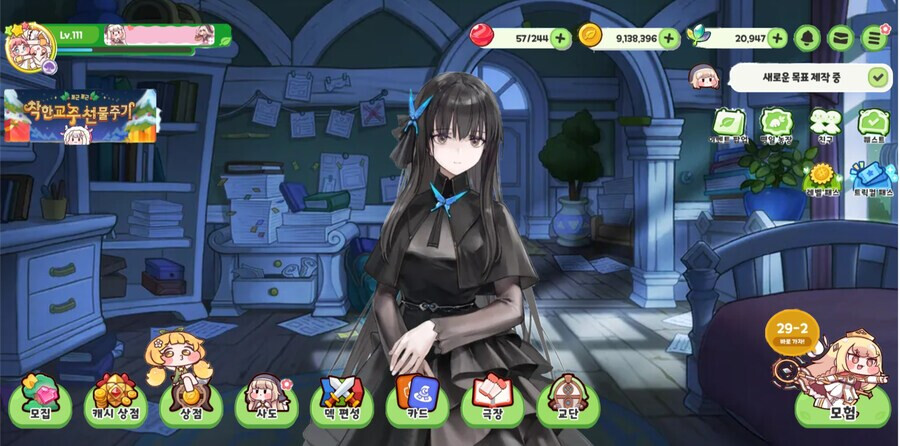
Task: Open the bell notifications
Action: point(808,38)
